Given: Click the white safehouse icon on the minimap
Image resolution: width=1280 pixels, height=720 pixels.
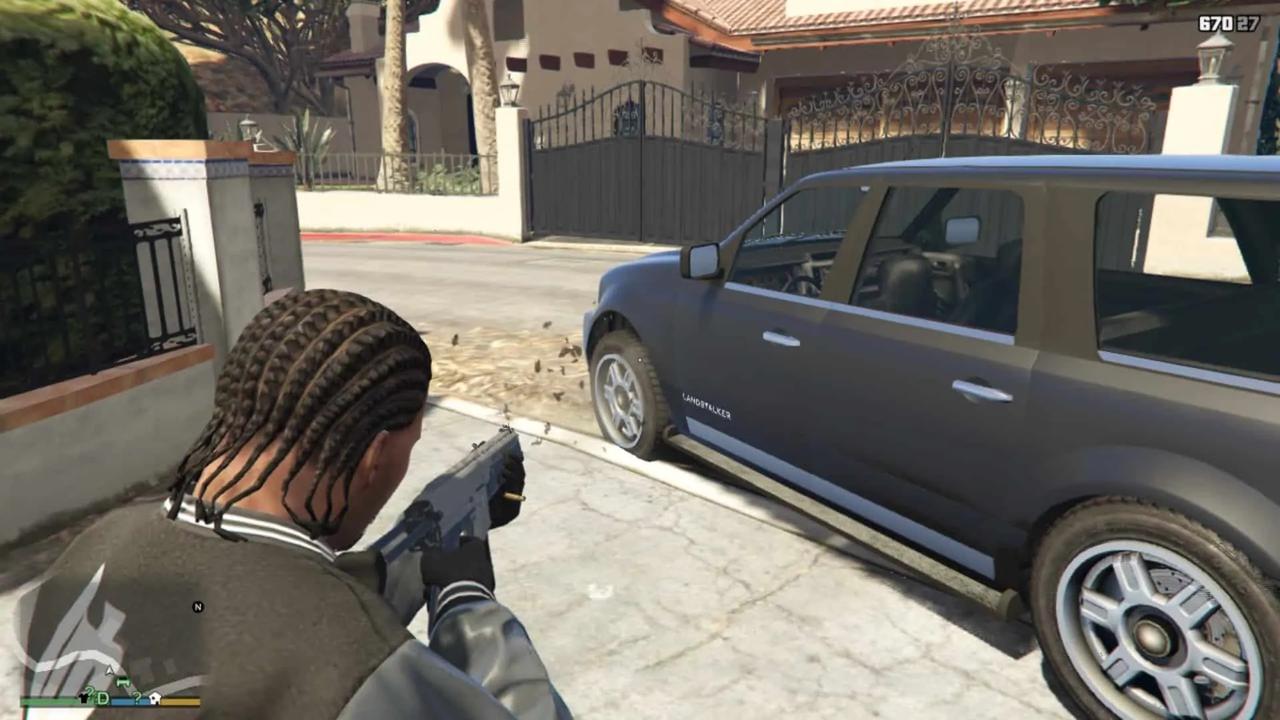Looking at the screenshot, I should 155,698.
